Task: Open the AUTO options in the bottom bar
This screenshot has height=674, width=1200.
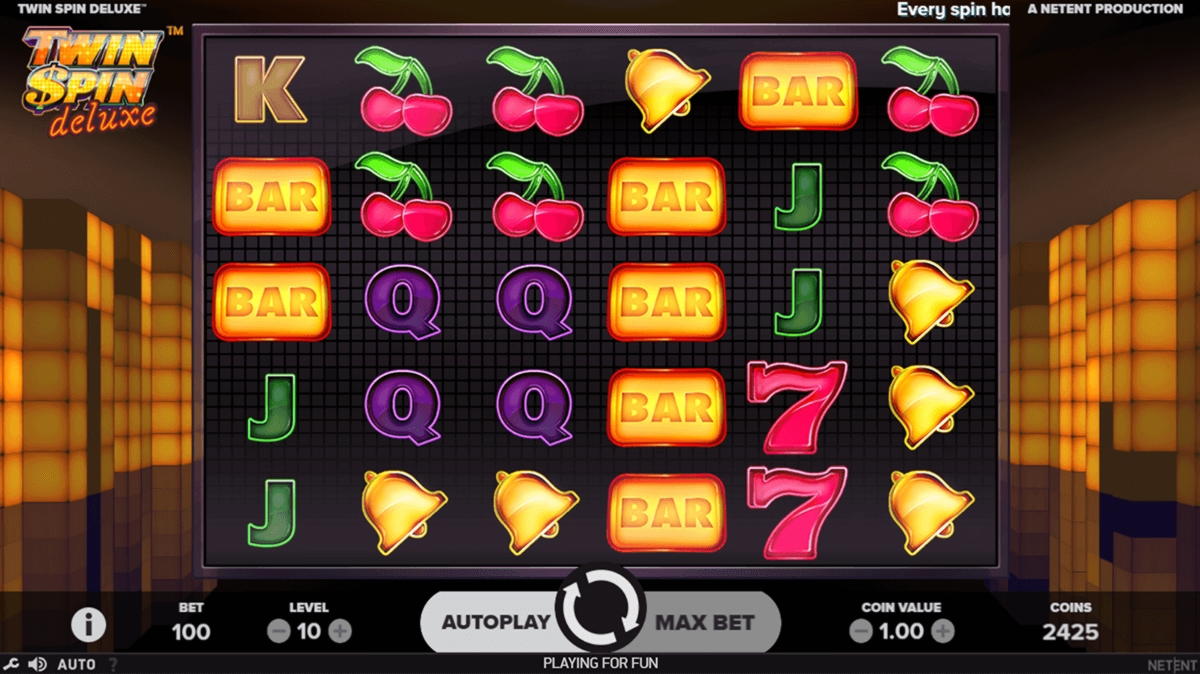Action: pyautogui.click(x=76, y=664)
